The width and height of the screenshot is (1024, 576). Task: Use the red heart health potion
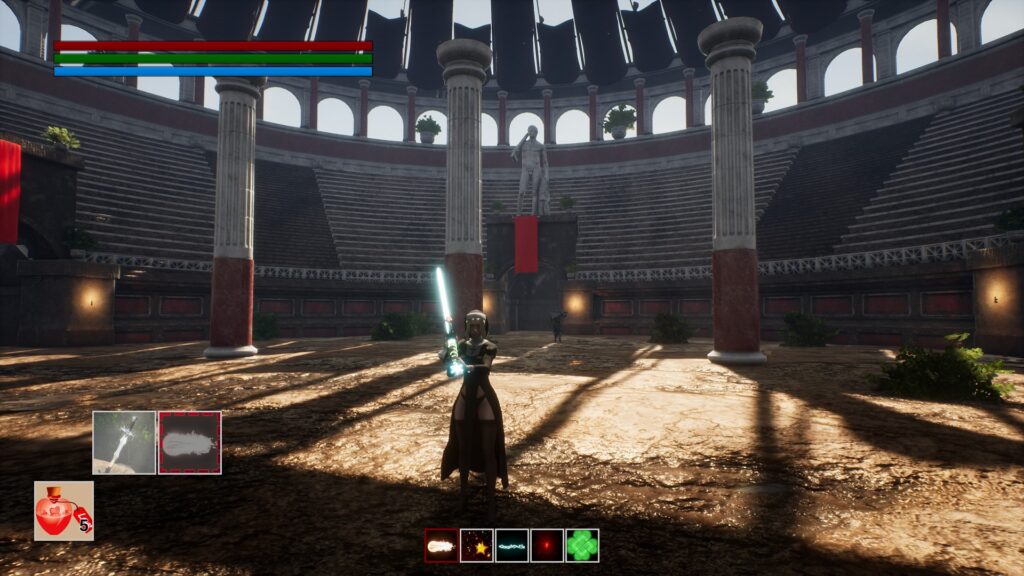pyautogui.click(x=63, y=511)
